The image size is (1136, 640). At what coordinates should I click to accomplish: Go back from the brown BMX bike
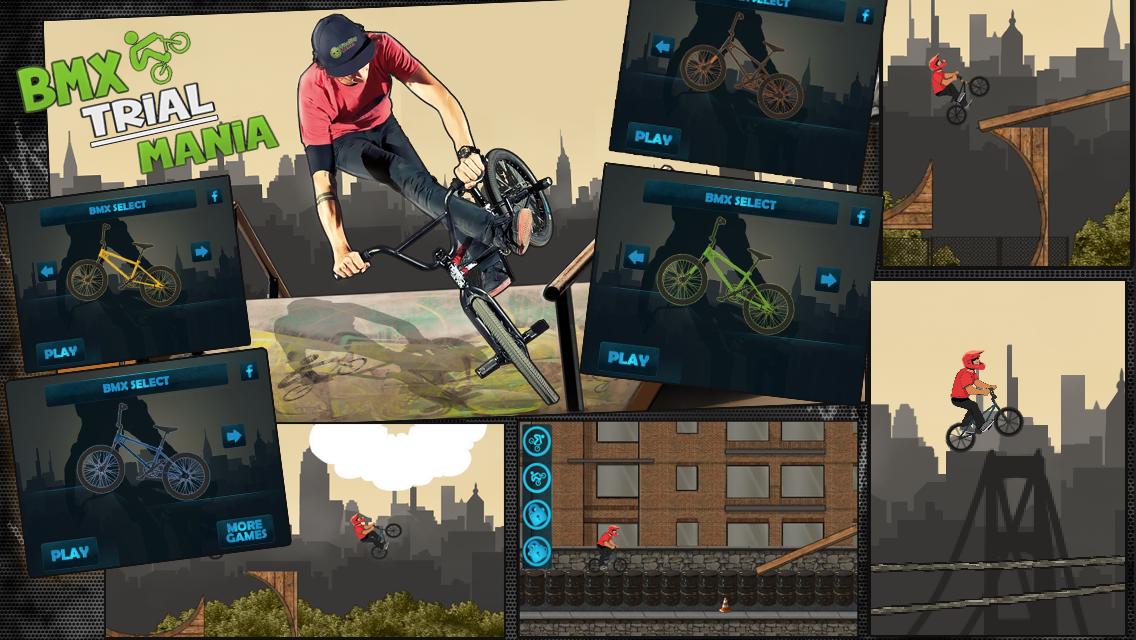[x=662, y=47]
